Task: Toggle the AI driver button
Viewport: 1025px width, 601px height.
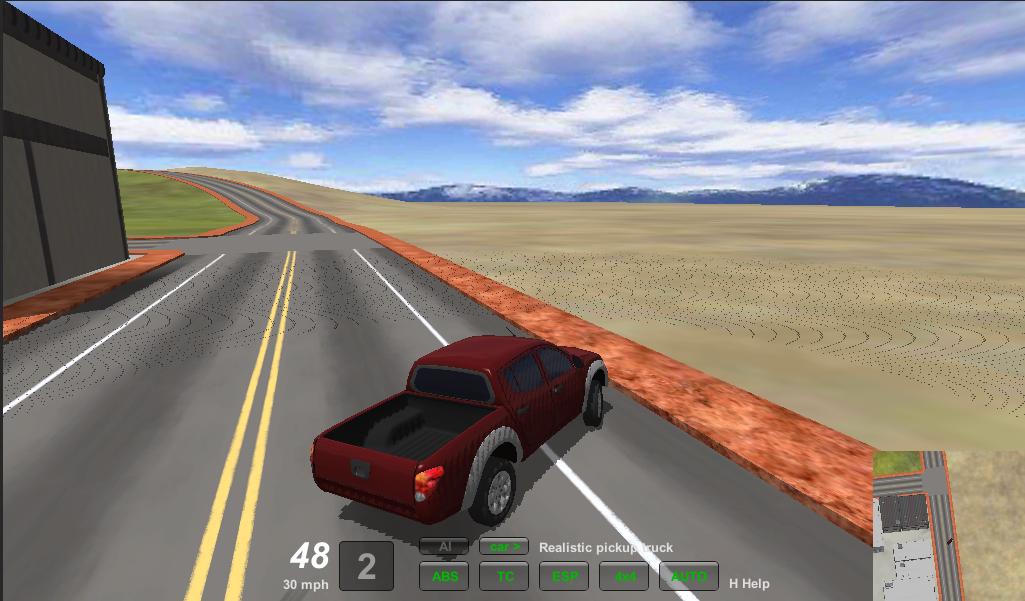Action: (x=444, y=547)
